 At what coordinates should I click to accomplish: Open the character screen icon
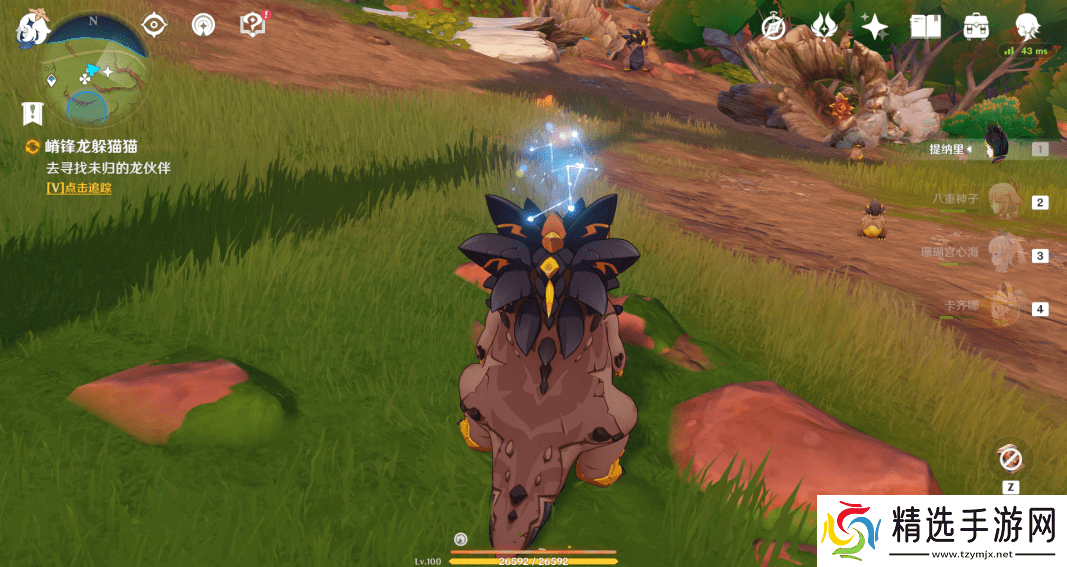pos(1026,27)
